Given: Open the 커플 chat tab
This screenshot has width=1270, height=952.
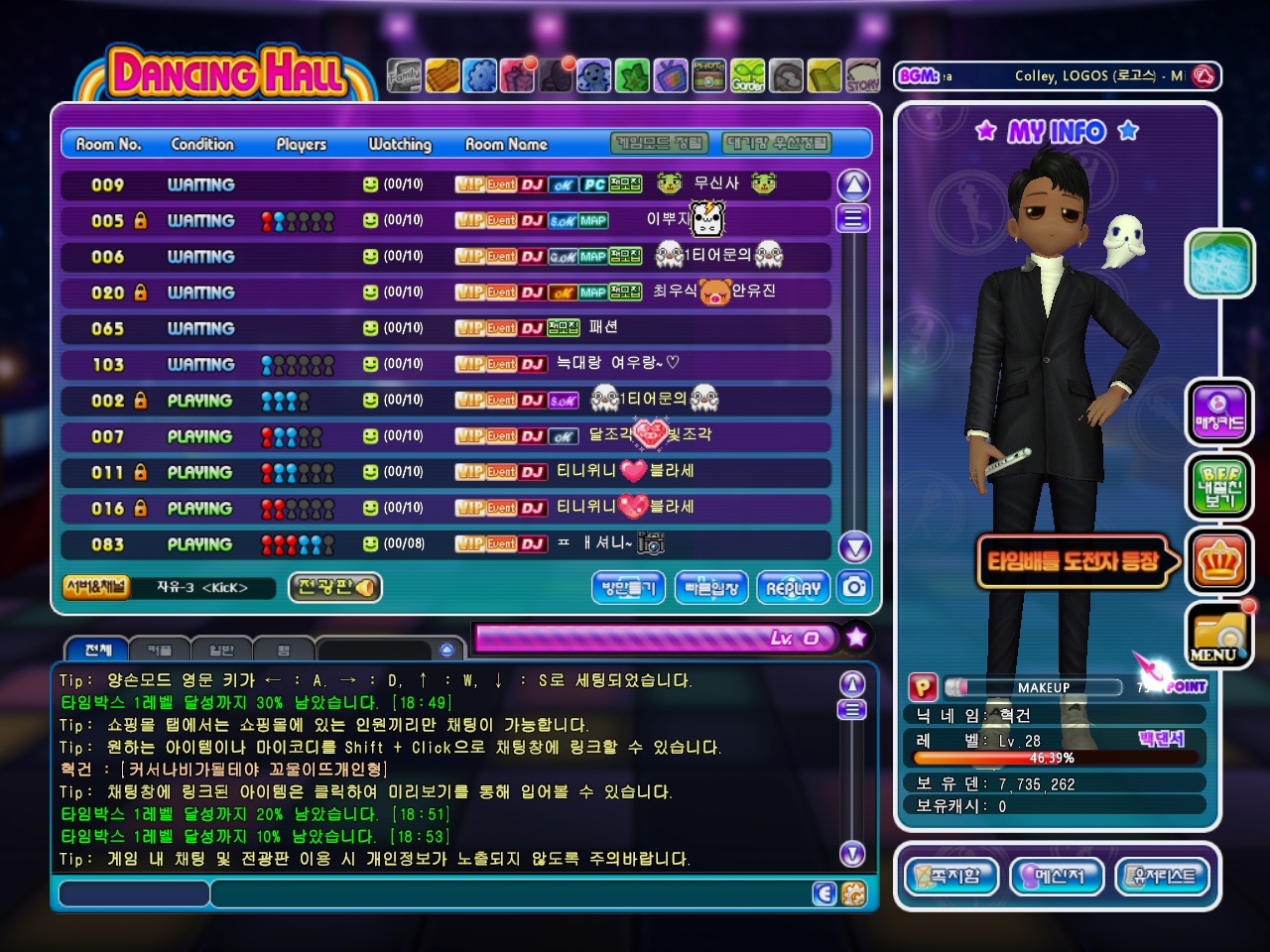Looking at the screenshot, I should (159, 651).
